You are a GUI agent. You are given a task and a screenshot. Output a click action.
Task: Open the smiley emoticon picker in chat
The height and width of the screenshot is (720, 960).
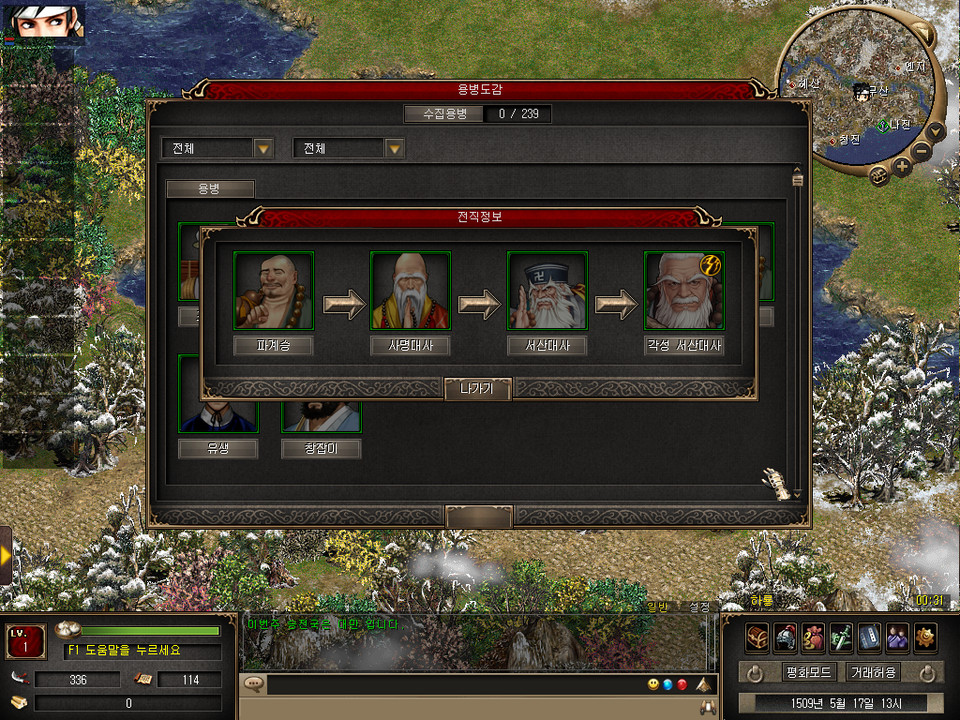(x=653, y=685)
